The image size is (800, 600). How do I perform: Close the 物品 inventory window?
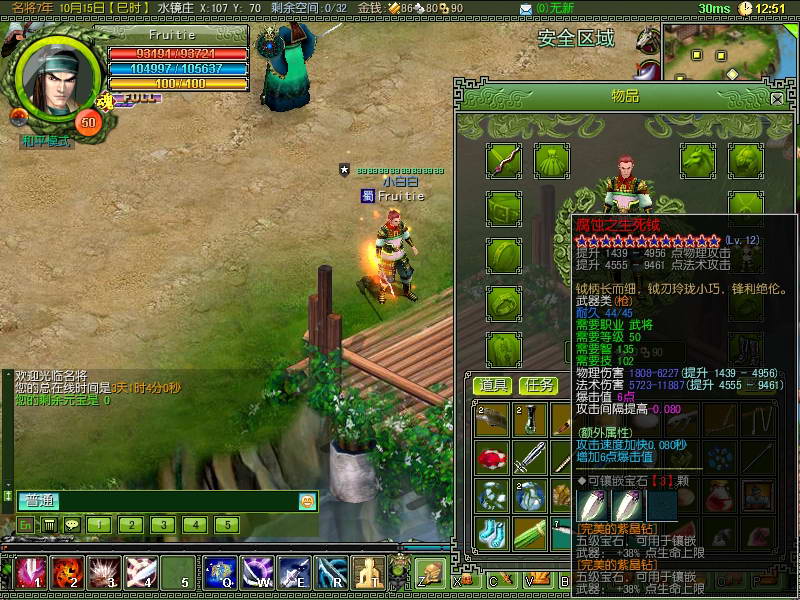(x=777, y=99)
